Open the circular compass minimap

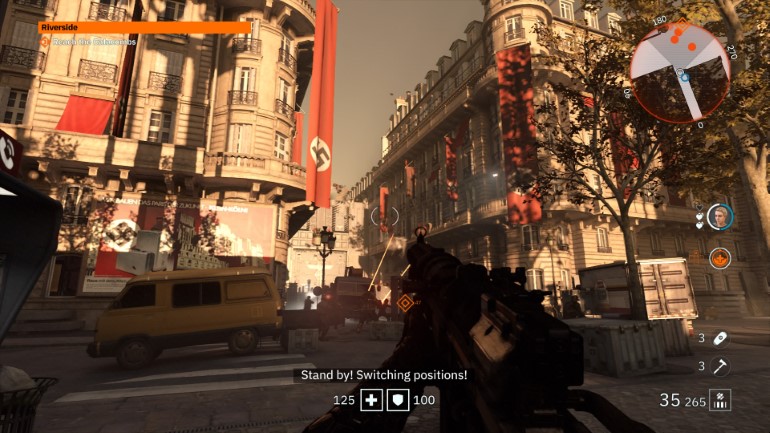pyautogui.click(x=681, y=72)
